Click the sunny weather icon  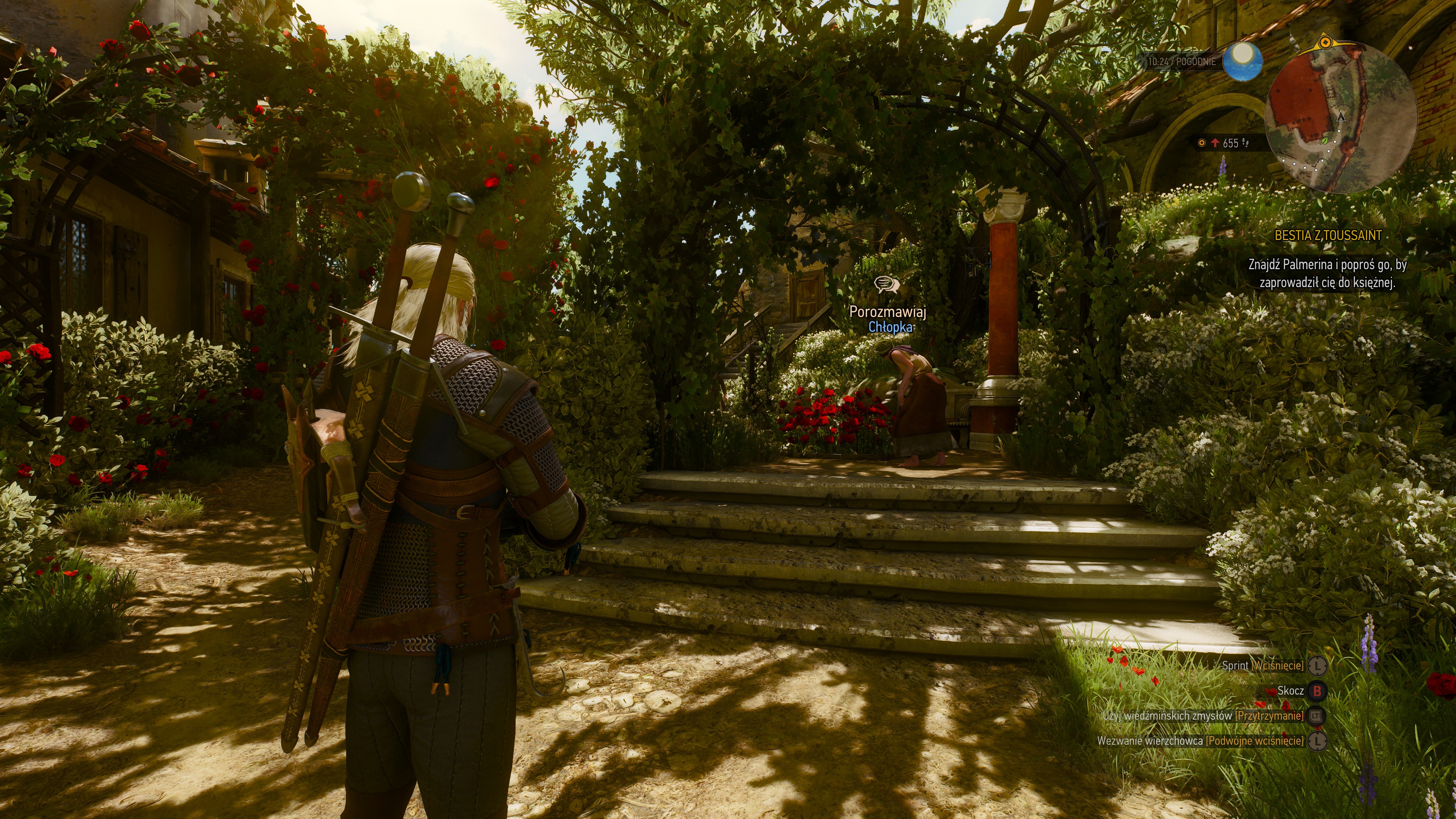point(1242,61)
